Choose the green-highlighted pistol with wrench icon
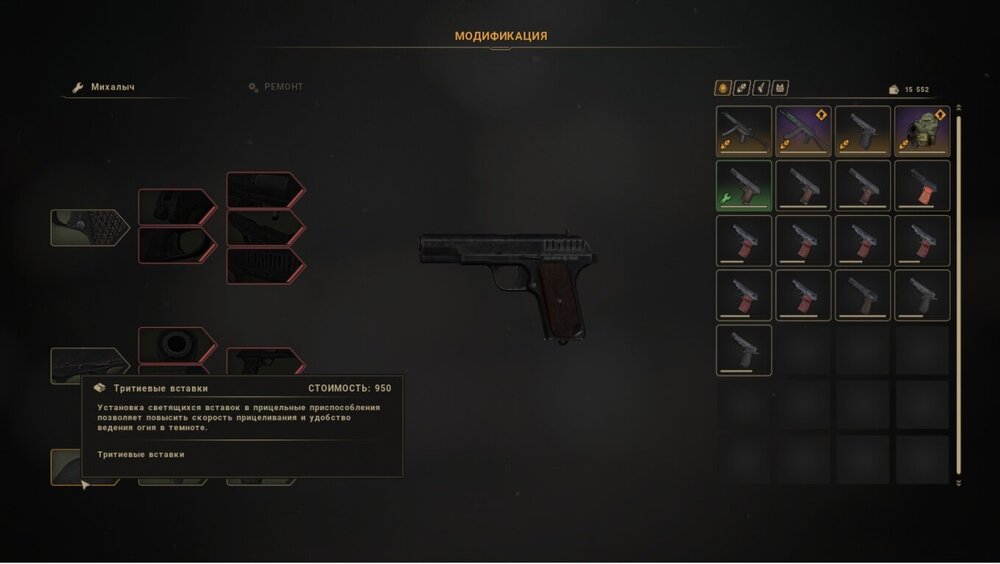 744,186
